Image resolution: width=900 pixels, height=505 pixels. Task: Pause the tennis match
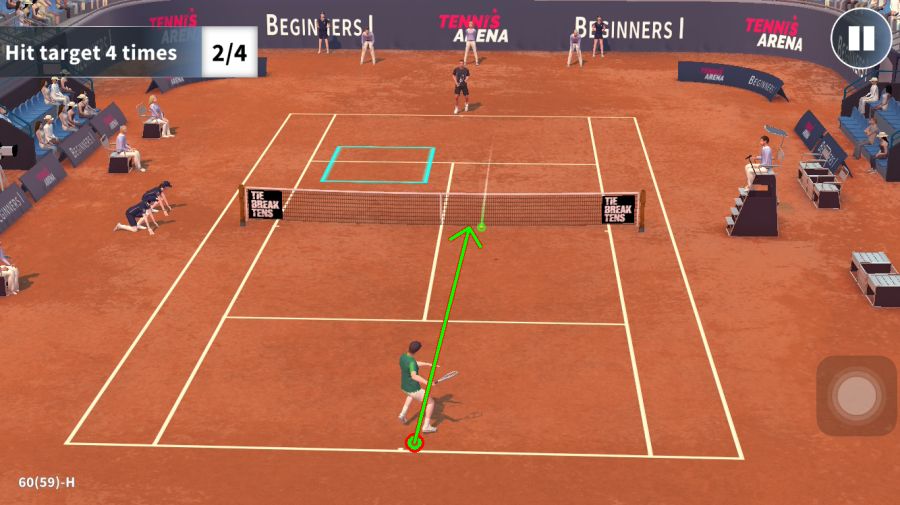861,39
